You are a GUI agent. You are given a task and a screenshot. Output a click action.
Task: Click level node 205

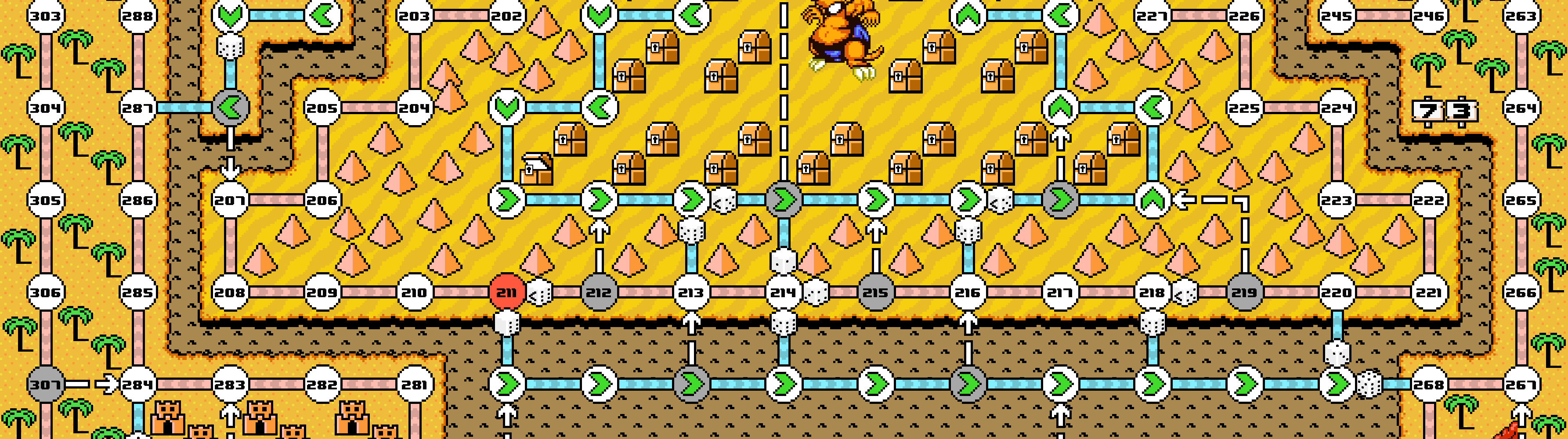[322, 108]
